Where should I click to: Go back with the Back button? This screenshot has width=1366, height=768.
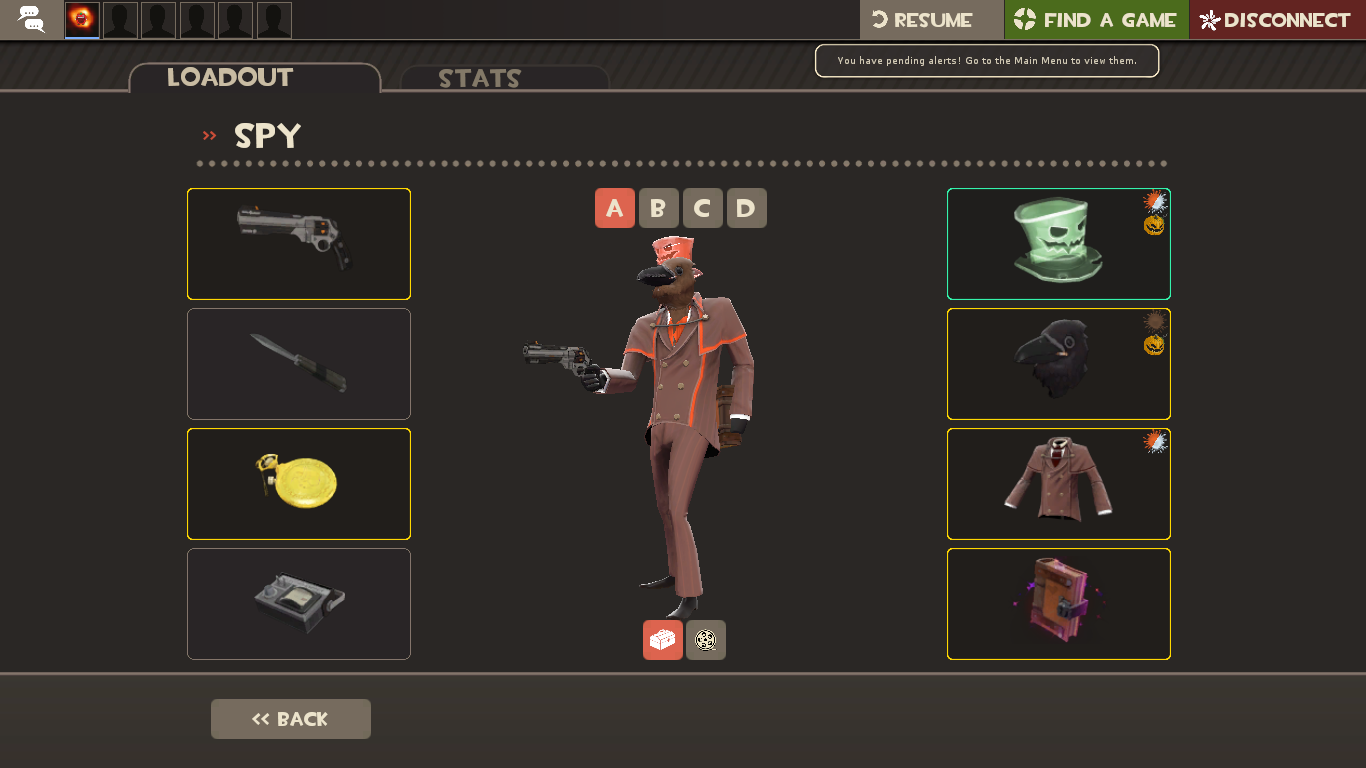(291, 719)
